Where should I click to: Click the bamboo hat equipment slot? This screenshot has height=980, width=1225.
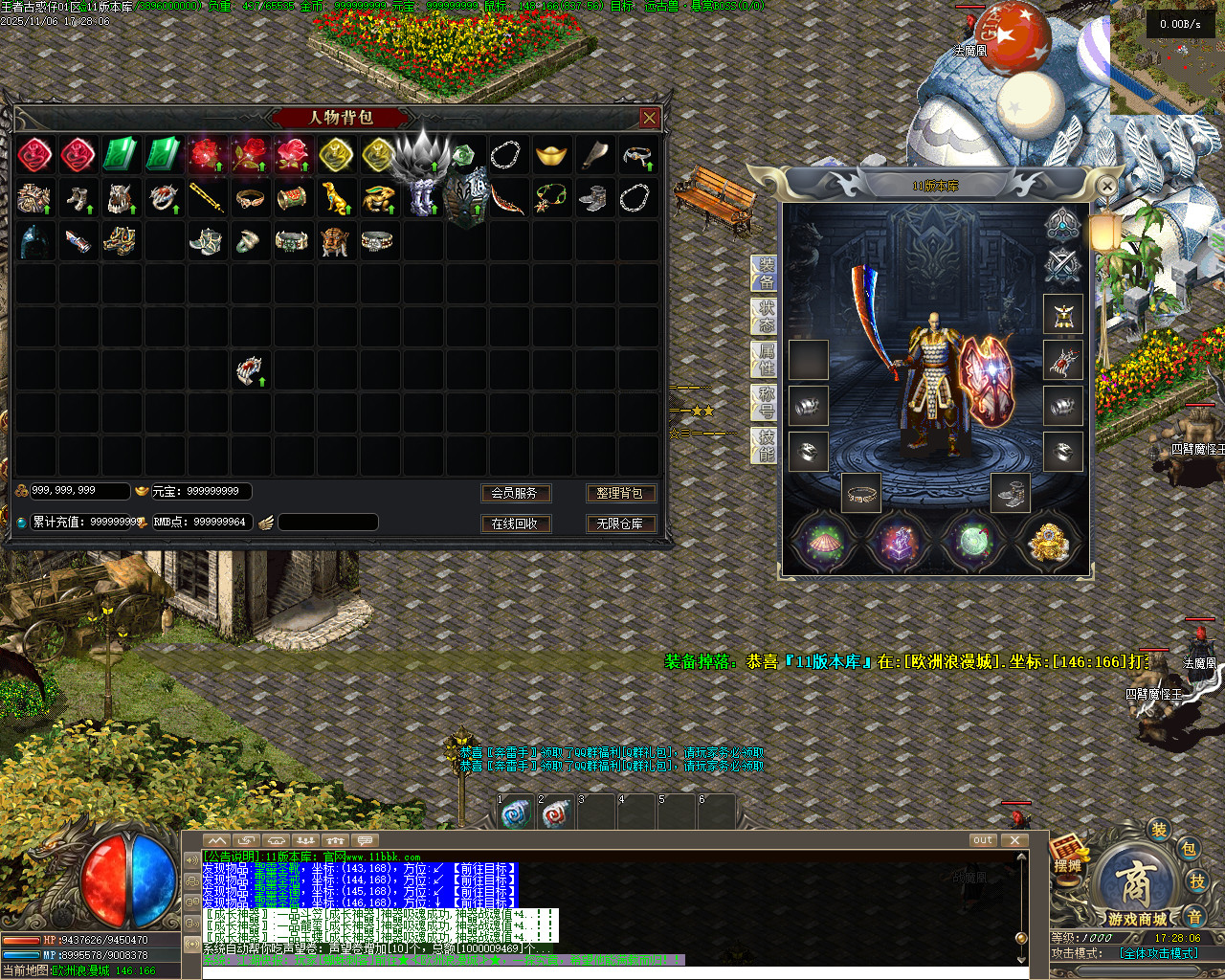point(822,542)
